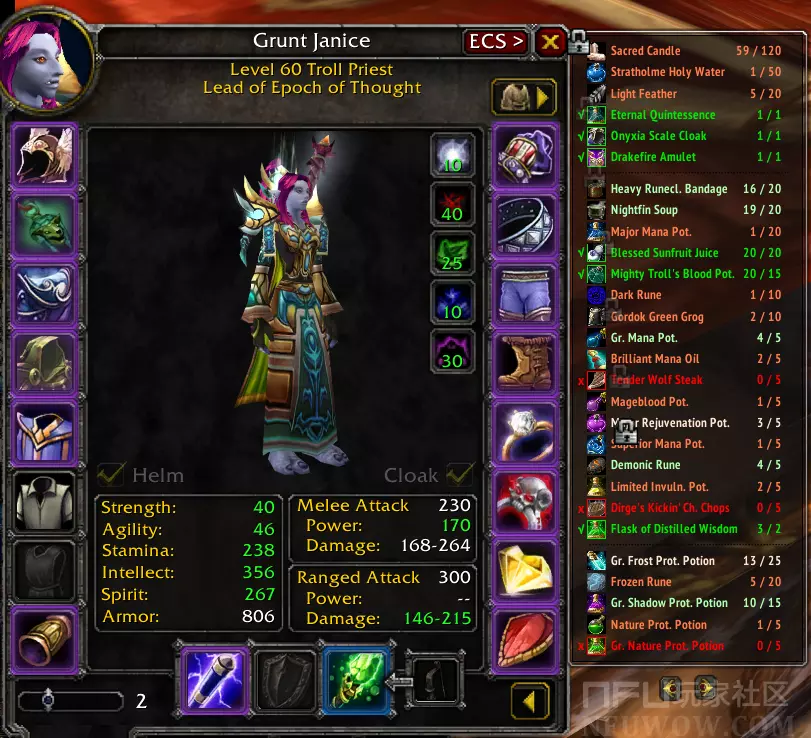811x738 pixels.
Task: Click the yellow left arrow button at bottom
Action: pyautogui.click(x=530, y=700)
